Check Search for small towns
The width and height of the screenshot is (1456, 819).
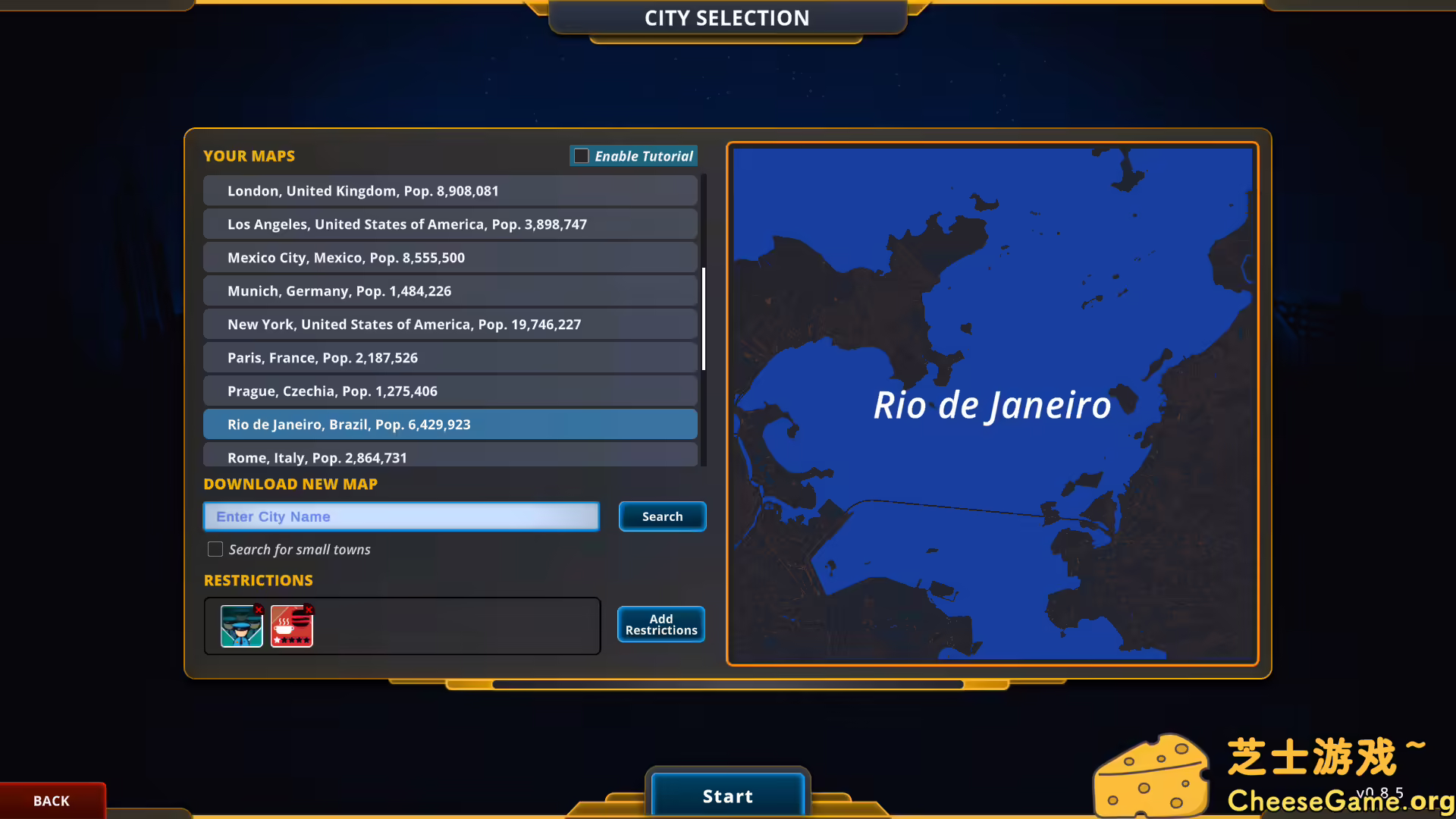tap(215, 549)
